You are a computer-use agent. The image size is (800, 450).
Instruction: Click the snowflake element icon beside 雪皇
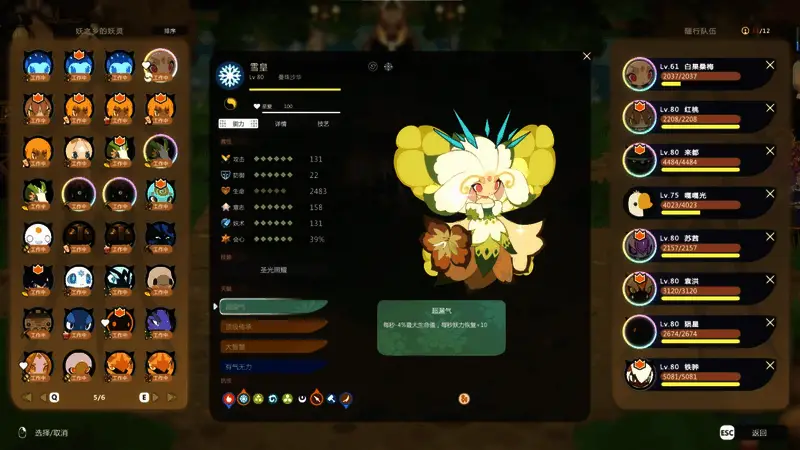pos(231,76)
